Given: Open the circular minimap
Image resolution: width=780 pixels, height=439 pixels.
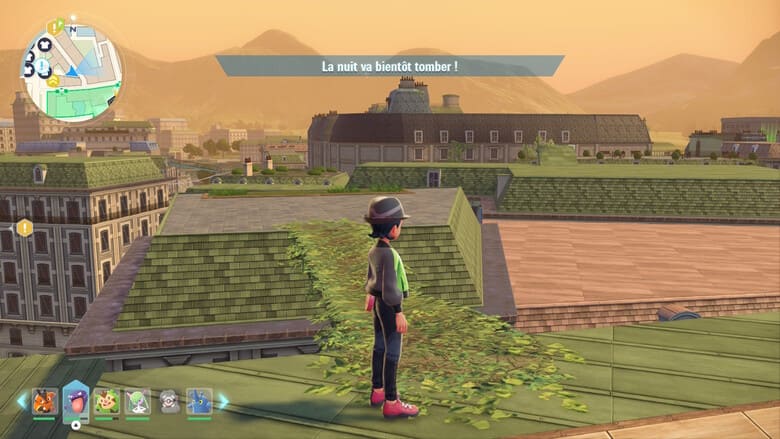Looking at the screenshot, I should (x=72, y=72).
